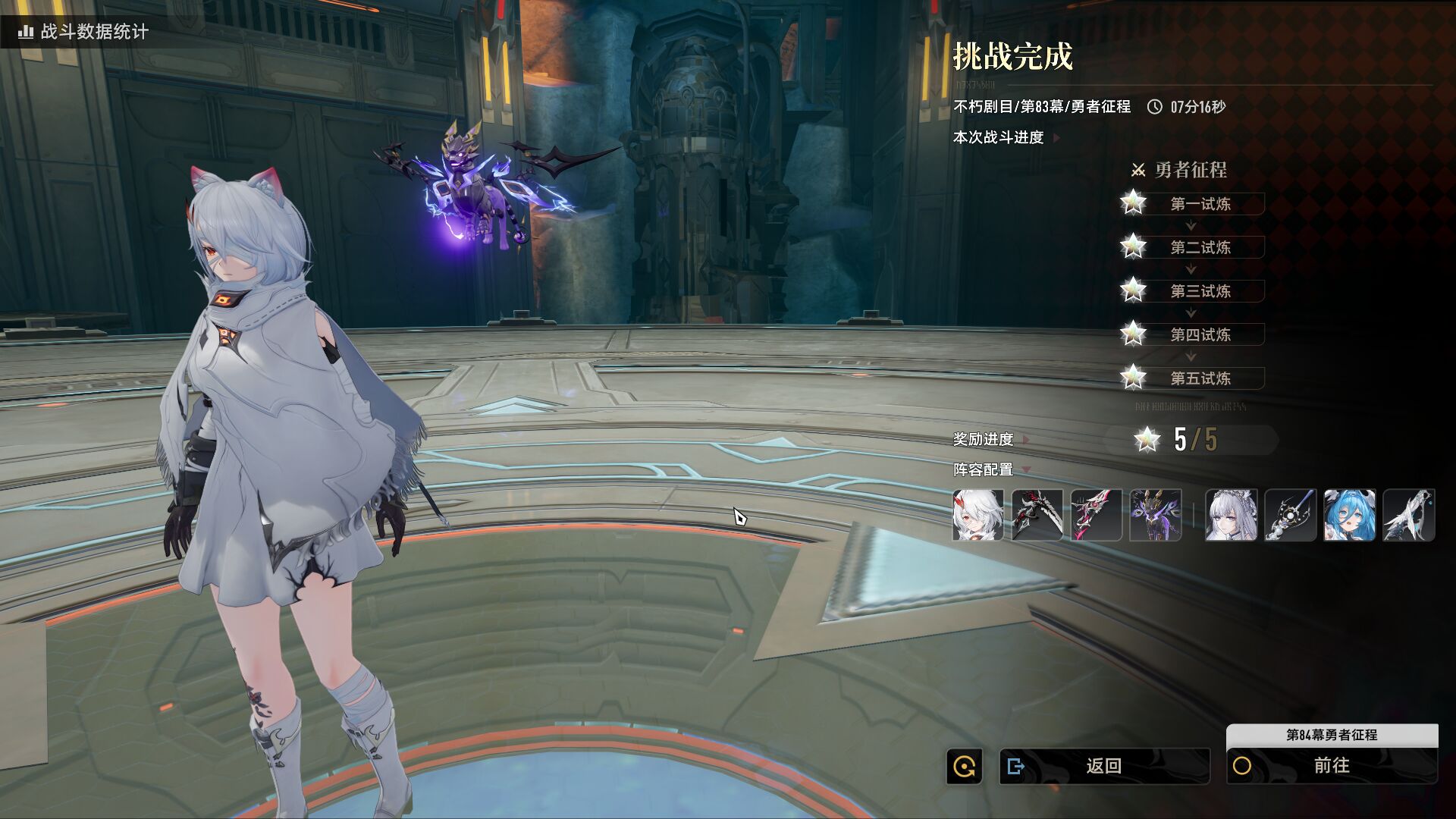Image resolution: width=1456 pixels, height=819 pixels.
Task: Choose the 第三试炼 trial row
Action: coord(1200,291)
